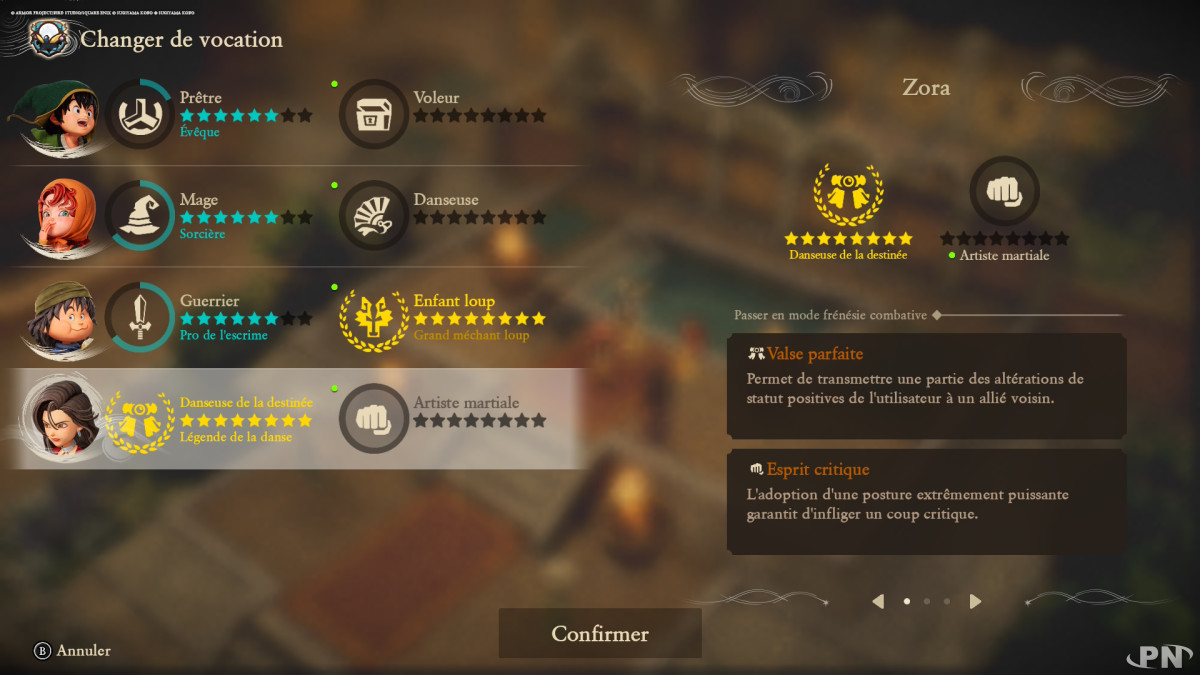The image size is (1200, 675).
Task: Select the Guerrier vocation
Action: [141, 317]
